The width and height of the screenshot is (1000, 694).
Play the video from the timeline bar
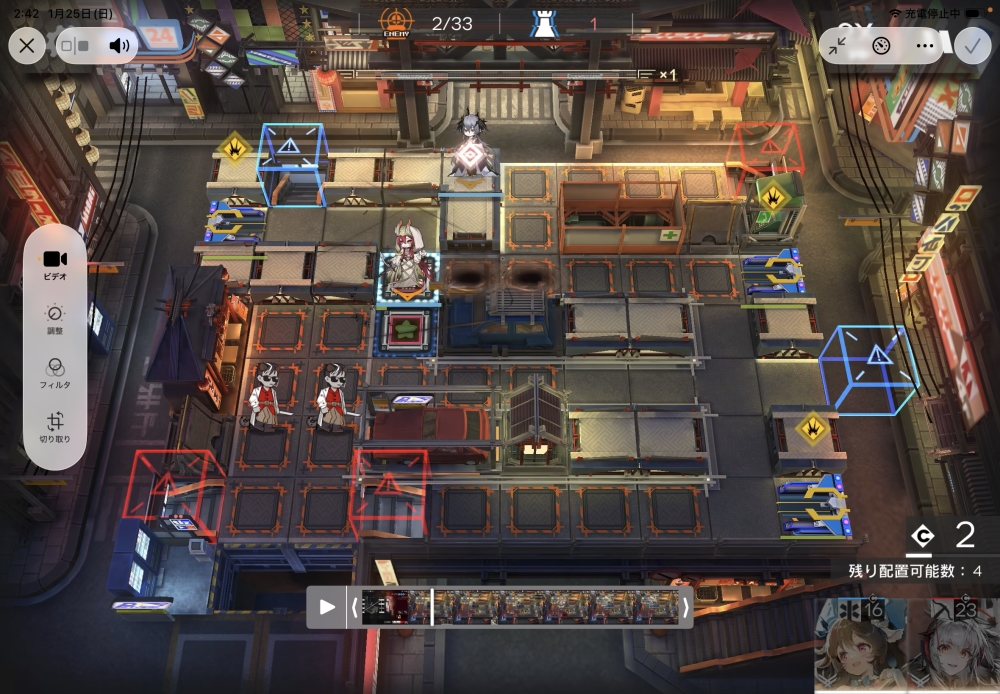pyautogui.click(x=327, y=607)
